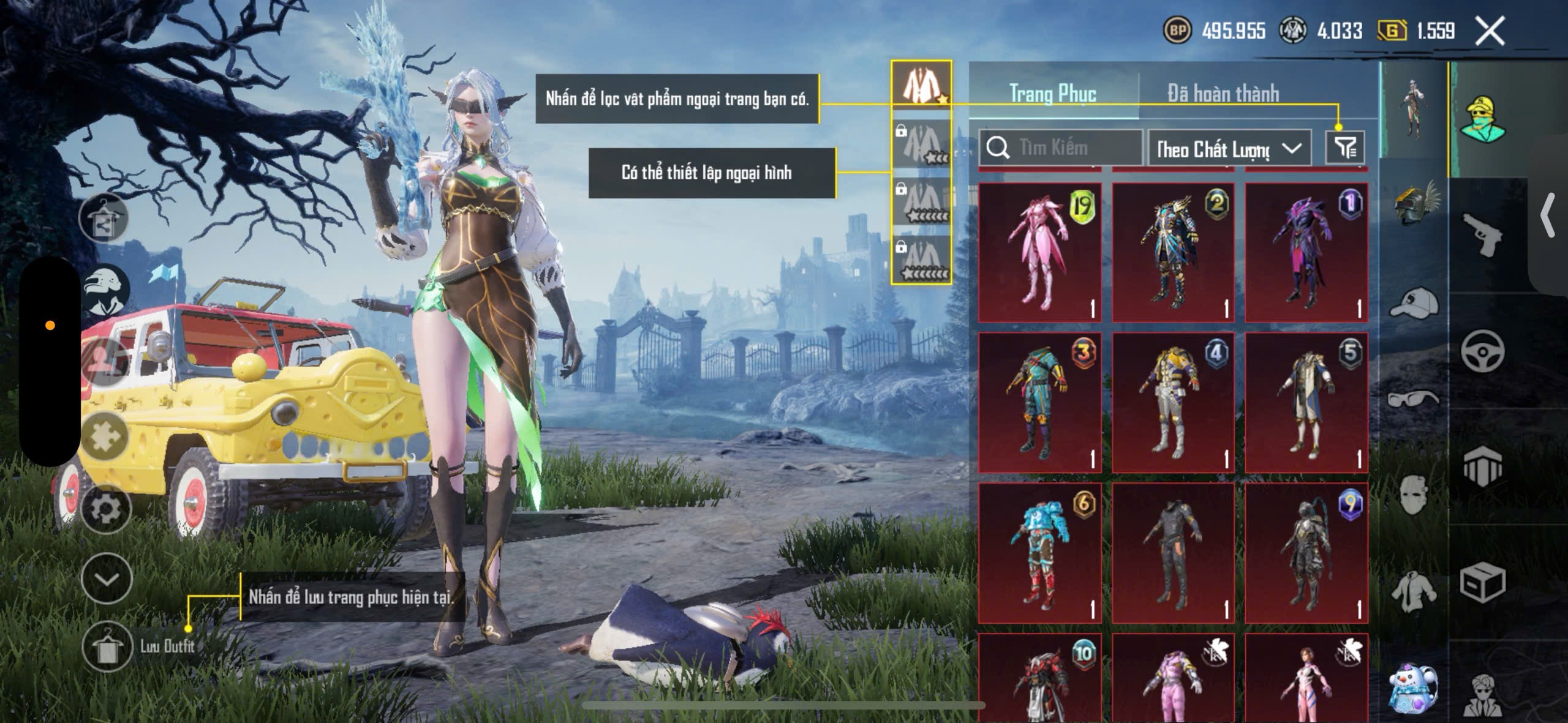The height and width of the screenshot is (723, 1568).
Task: Switch to the Trang Phục tab
Action: point(1052,94)
